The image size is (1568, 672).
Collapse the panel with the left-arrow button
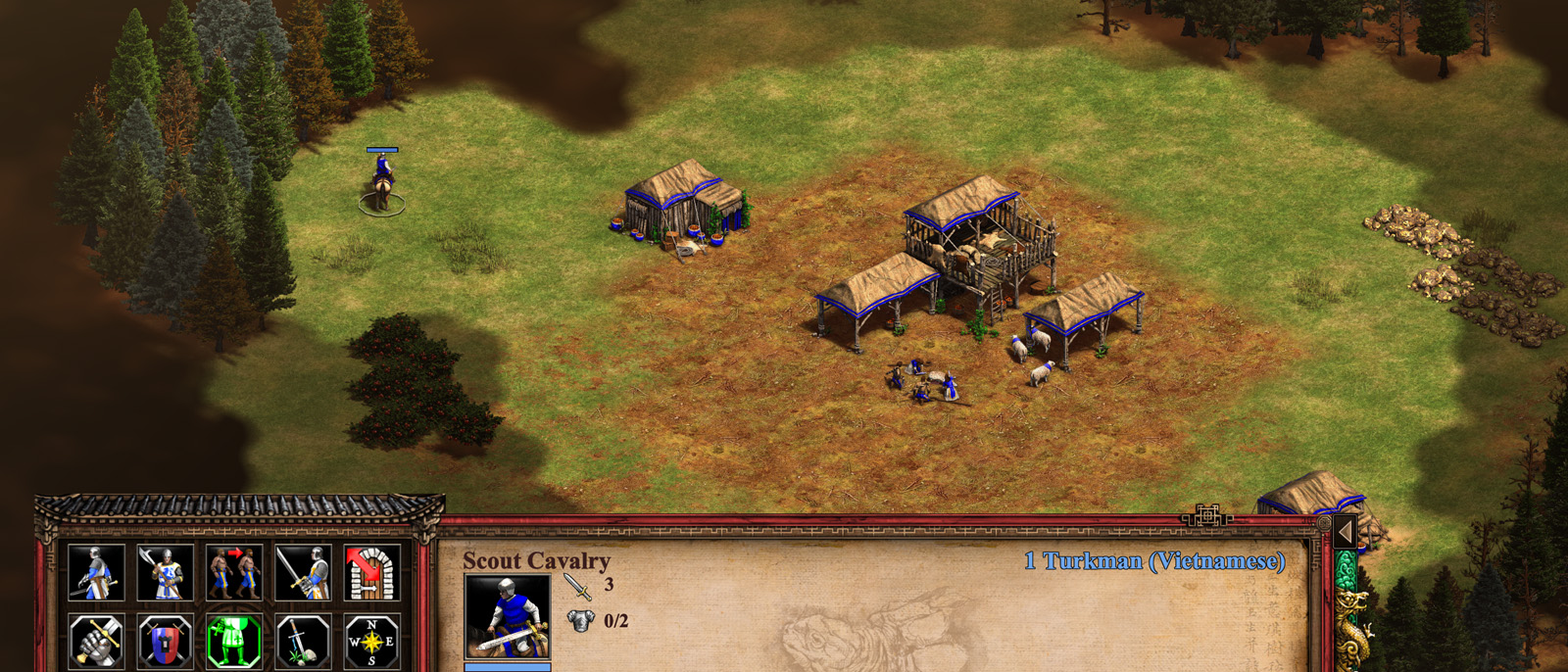1346,532
